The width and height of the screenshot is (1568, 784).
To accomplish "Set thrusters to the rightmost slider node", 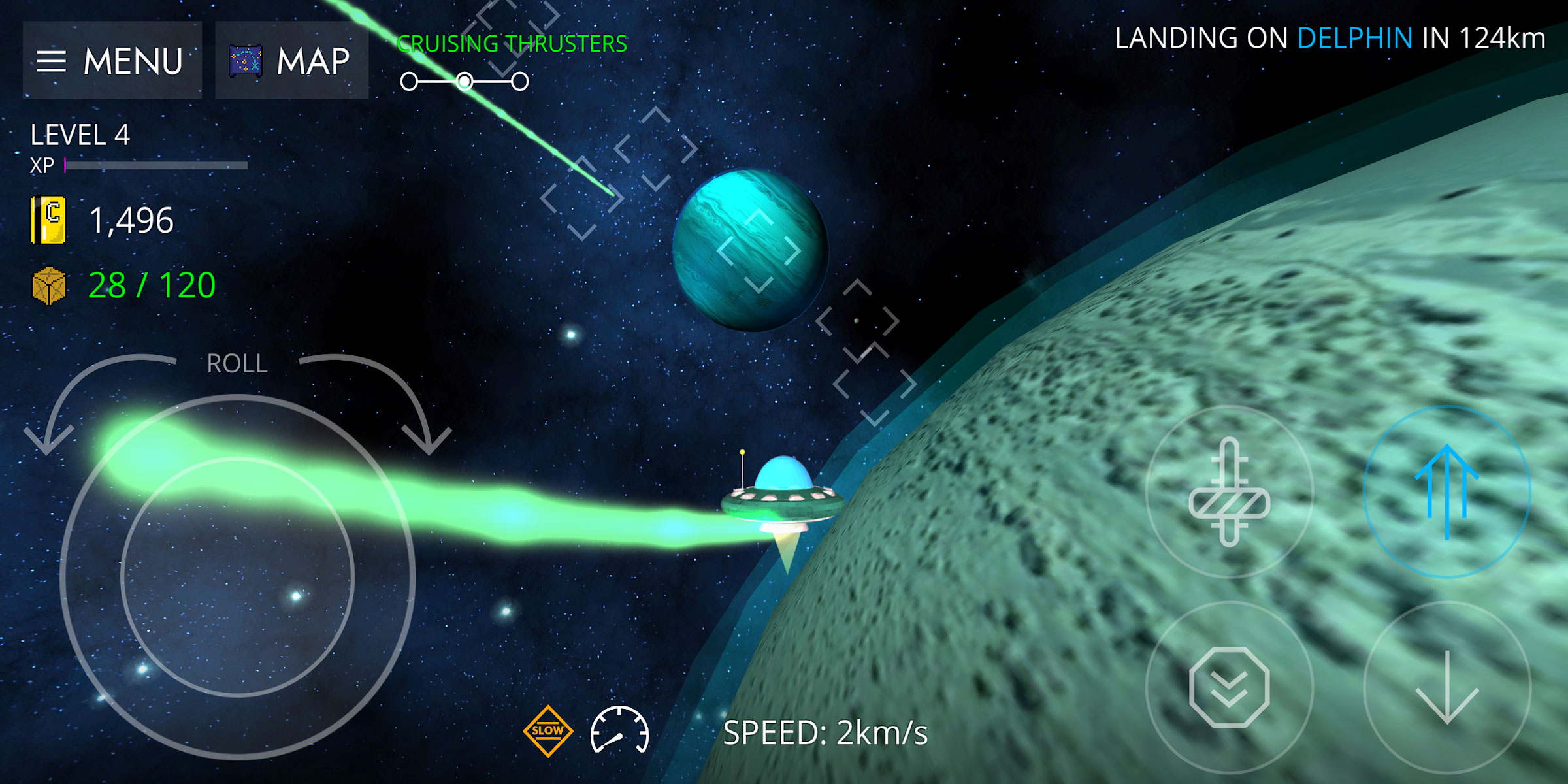I will [x=520, y=82].
